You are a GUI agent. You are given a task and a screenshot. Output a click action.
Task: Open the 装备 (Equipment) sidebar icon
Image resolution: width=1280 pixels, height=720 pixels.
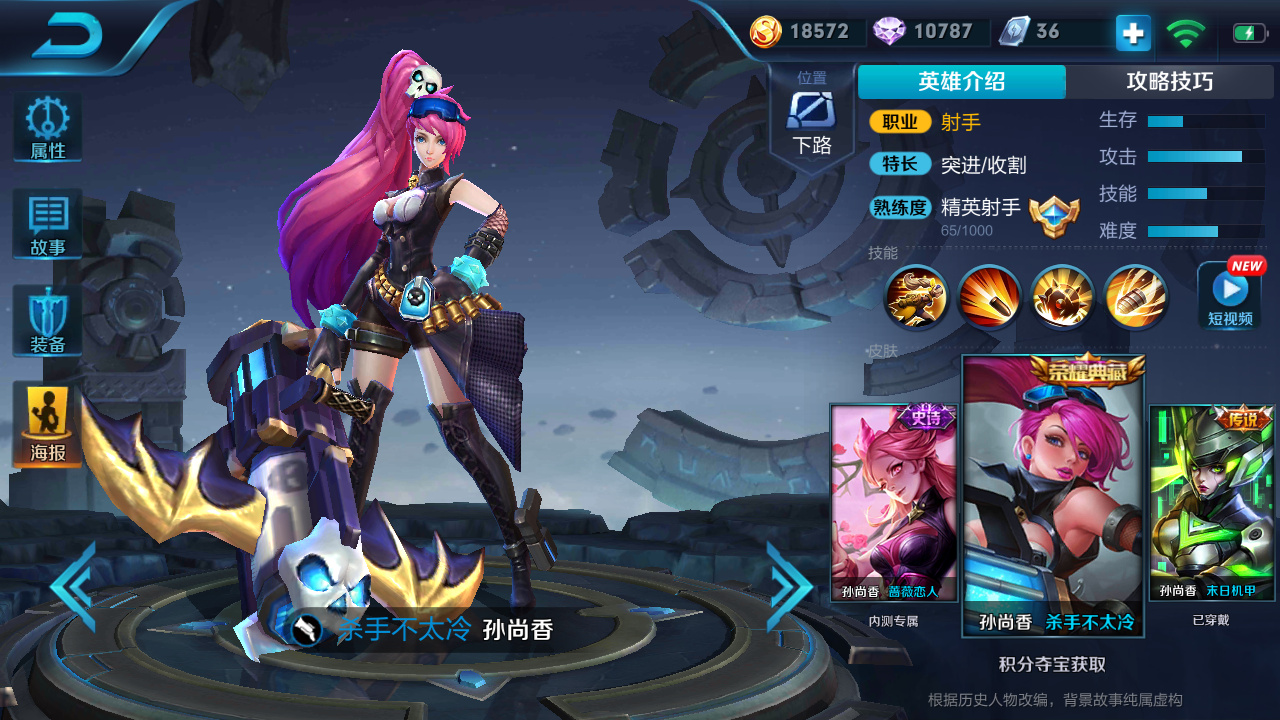(46, 320)
